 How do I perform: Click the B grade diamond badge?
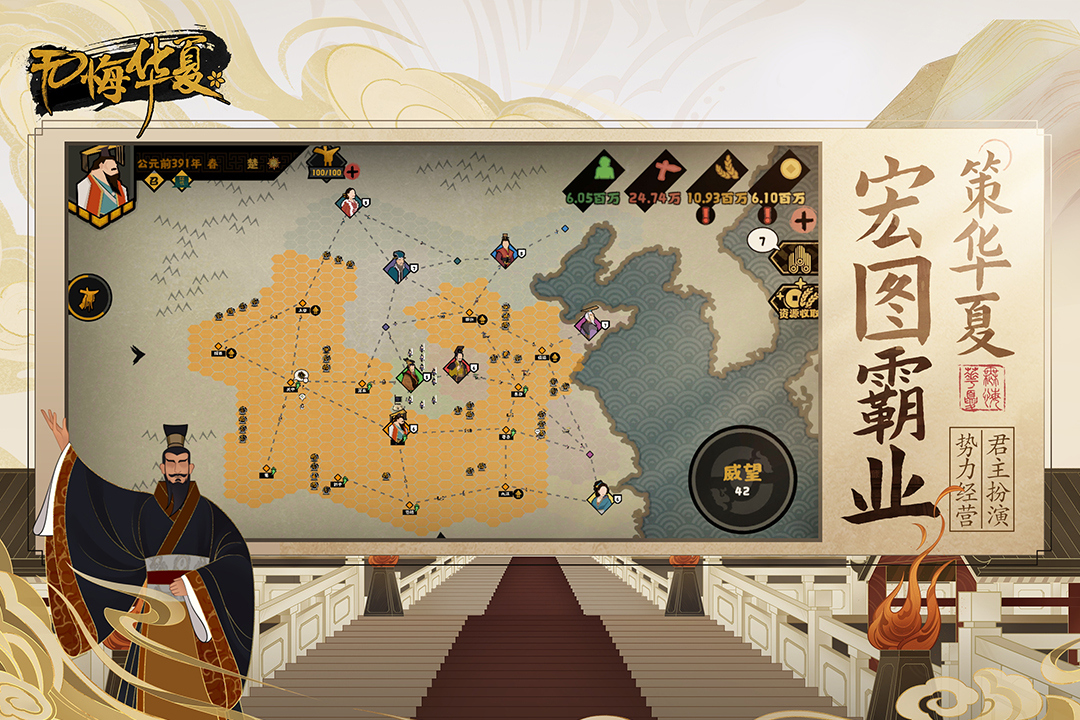pyautogui.click(x=155, y=181)
